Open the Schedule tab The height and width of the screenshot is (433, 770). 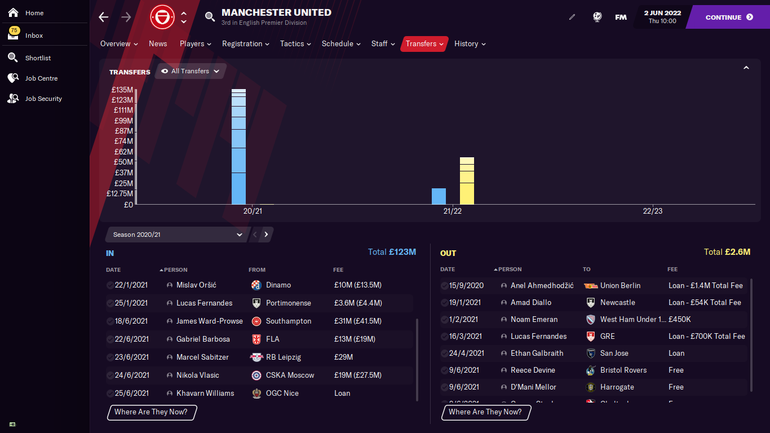pos(340,44)
